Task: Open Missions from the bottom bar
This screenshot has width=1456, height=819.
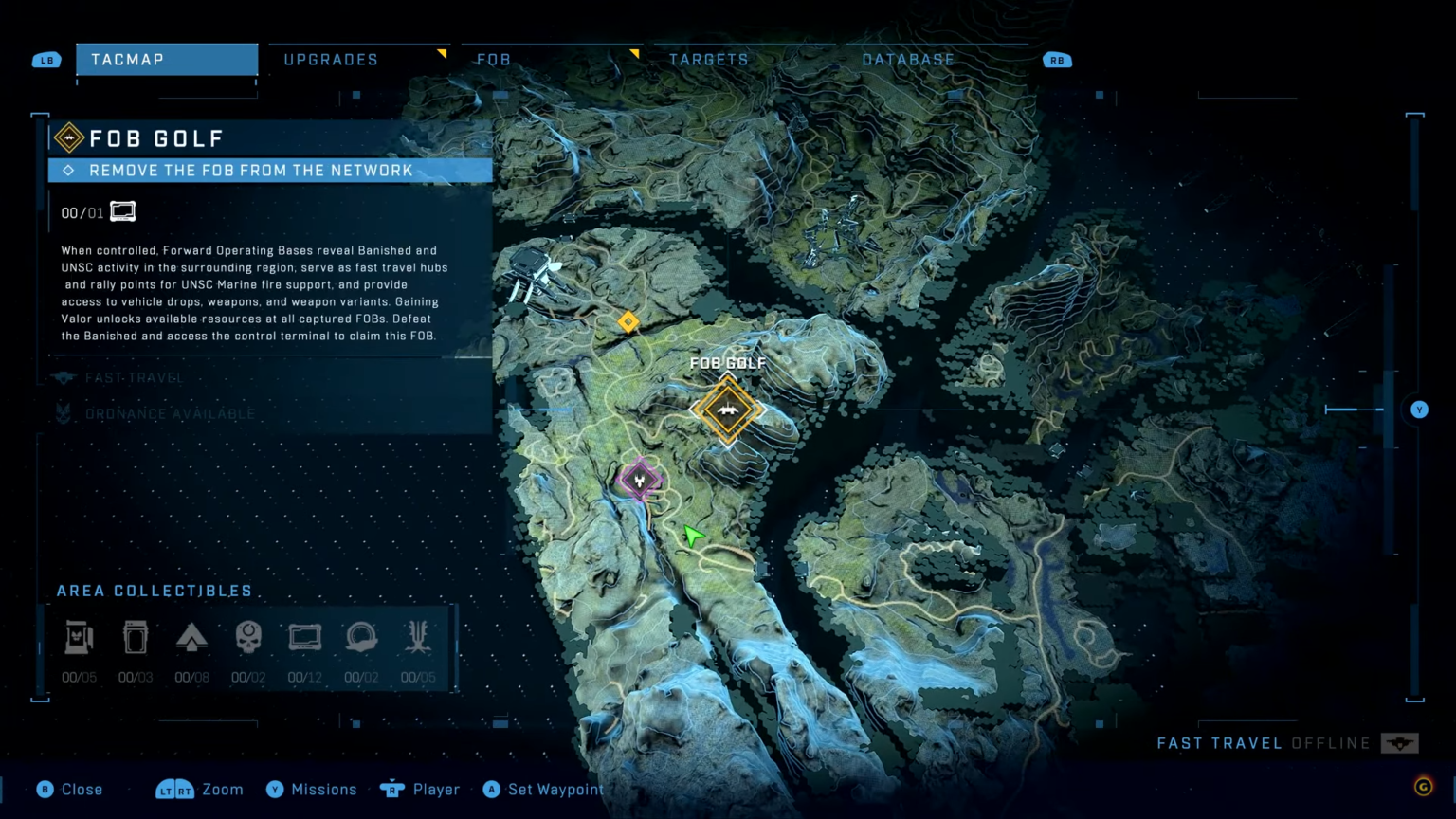Action: click(x=312, y=789)
